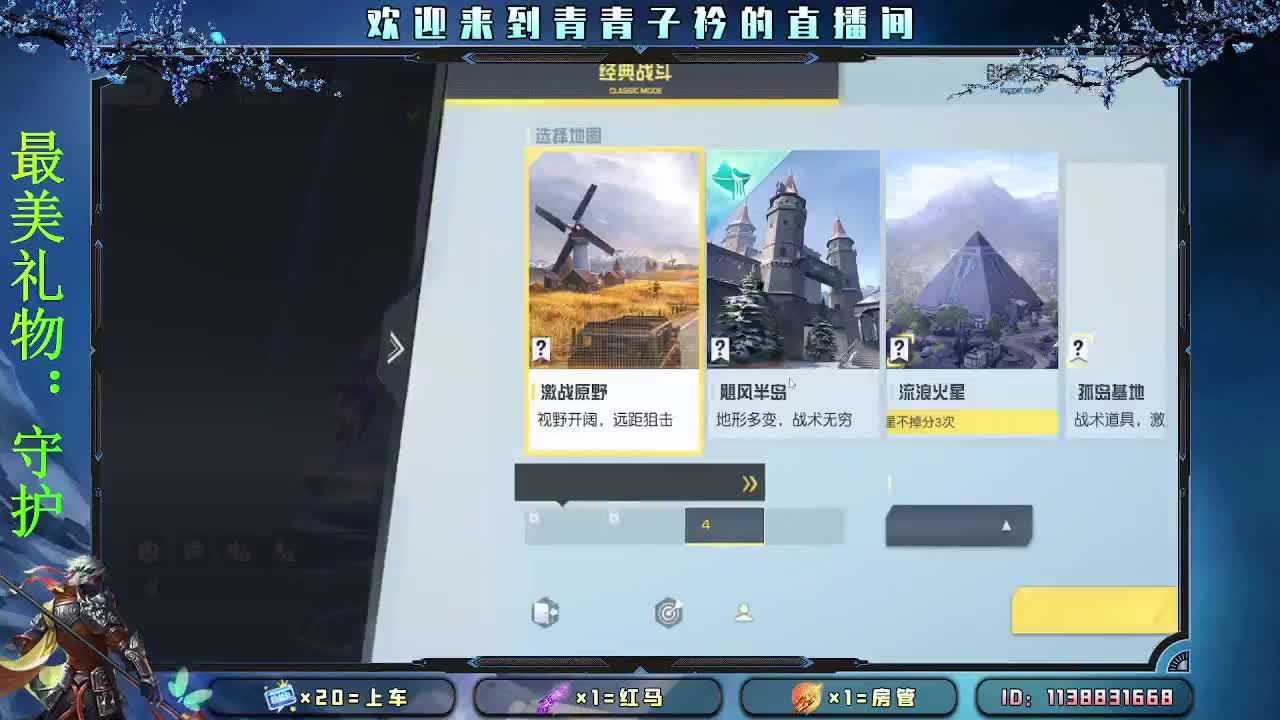Select the highlighted 4 option
Viewport: 1280px width, 720px height.
[723, 525]
